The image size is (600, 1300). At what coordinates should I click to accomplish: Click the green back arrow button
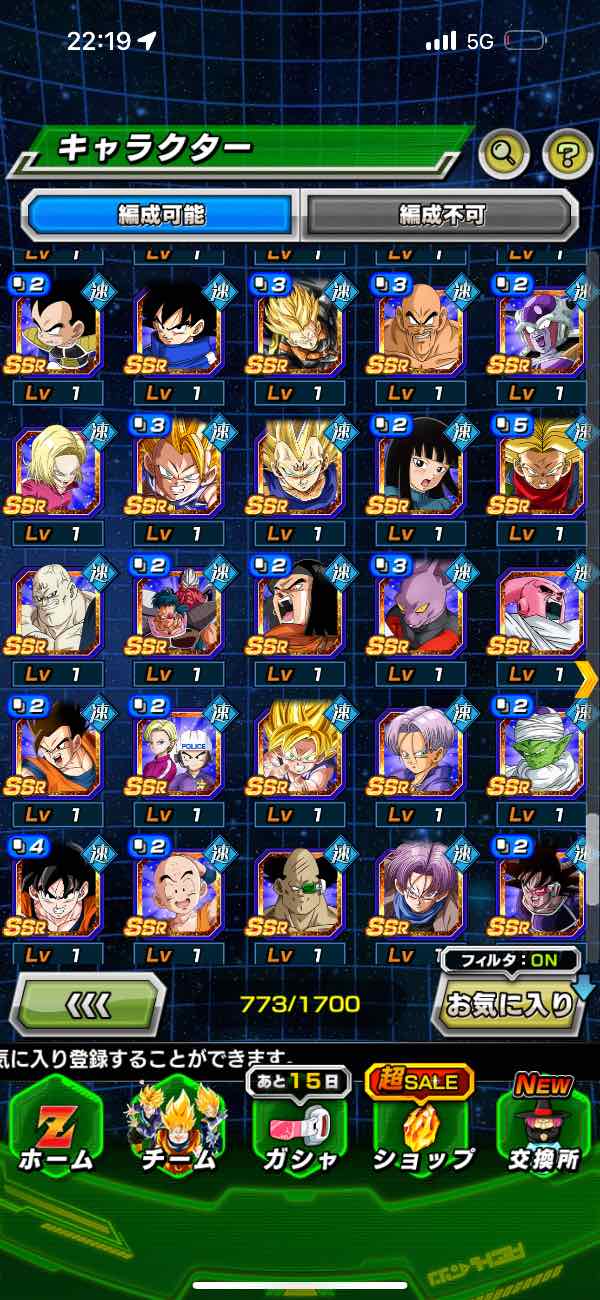click(x=88, y=1003)
